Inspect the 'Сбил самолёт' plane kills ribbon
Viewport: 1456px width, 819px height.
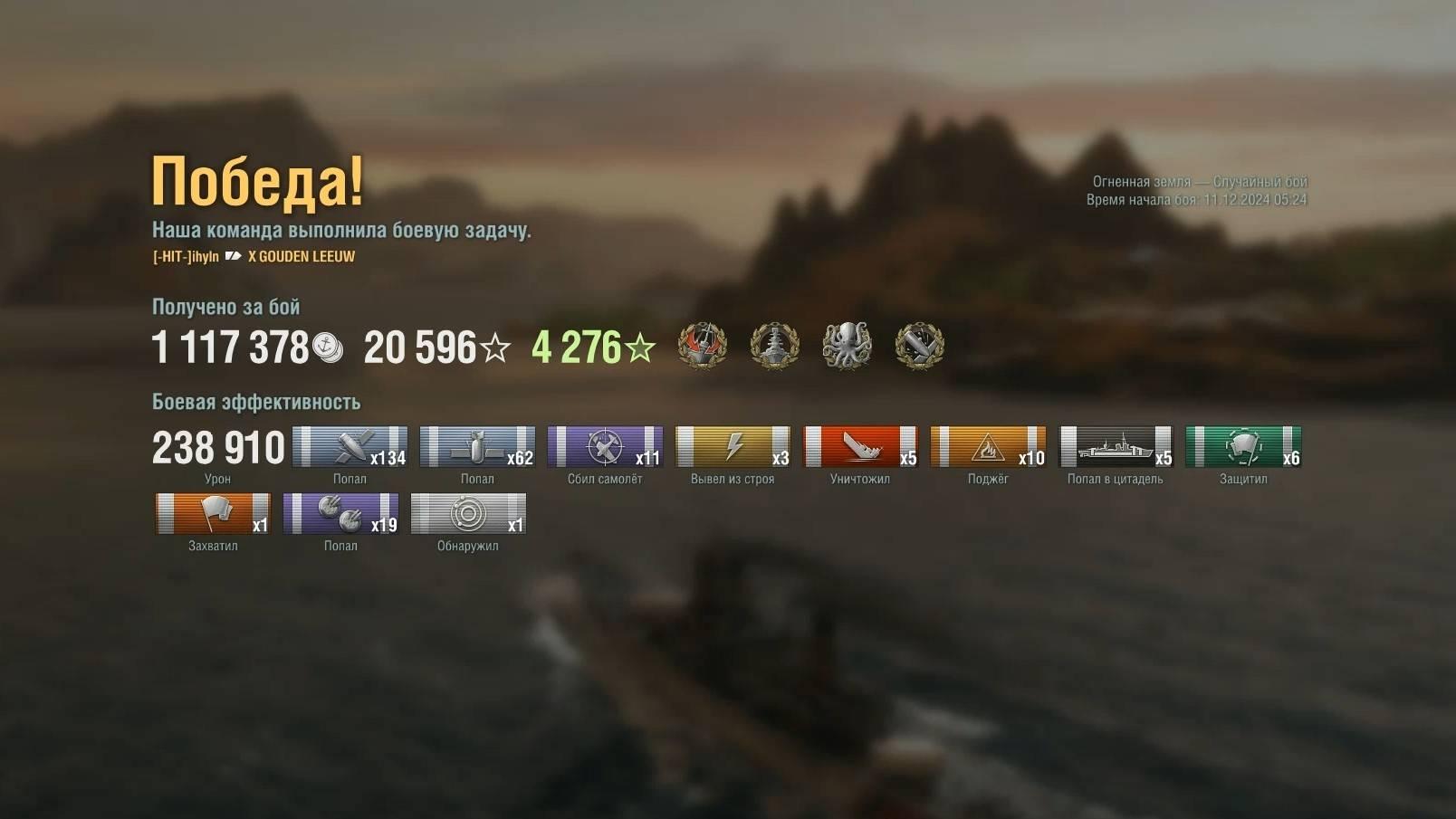pos(605,447)
